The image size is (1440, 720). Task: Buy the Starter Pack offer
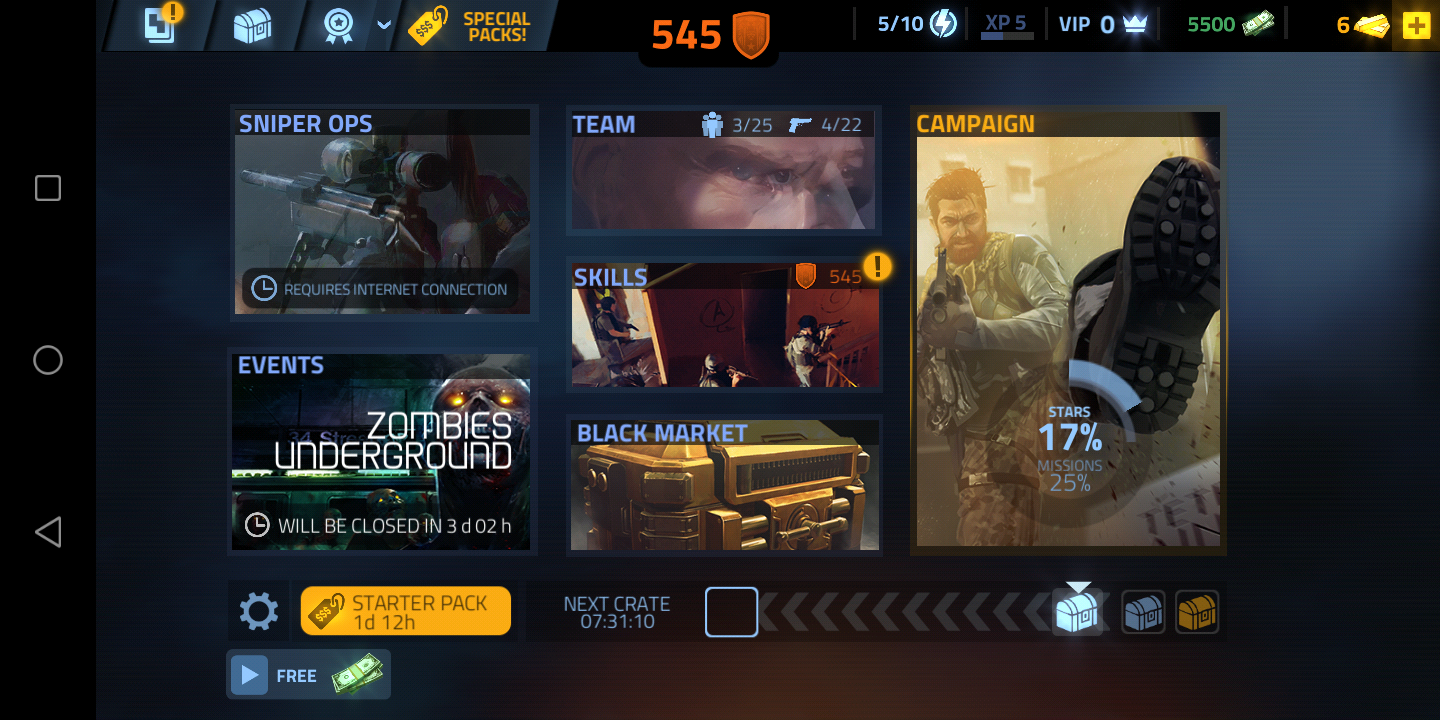406,611
